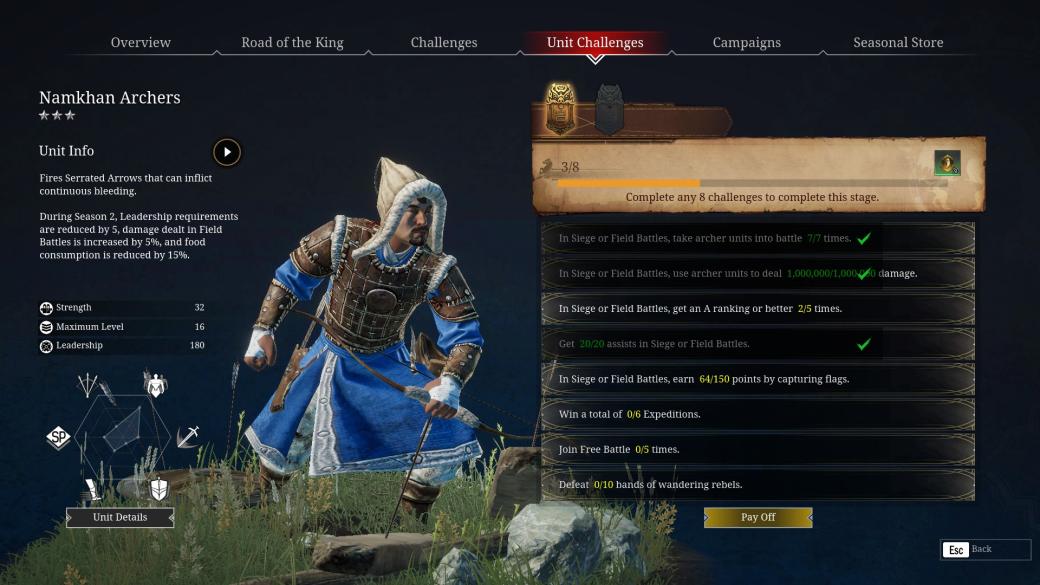This screenshot has height=585, width=1040.
Task: Select the gold first stage badge
Action: tap(561, 109)
